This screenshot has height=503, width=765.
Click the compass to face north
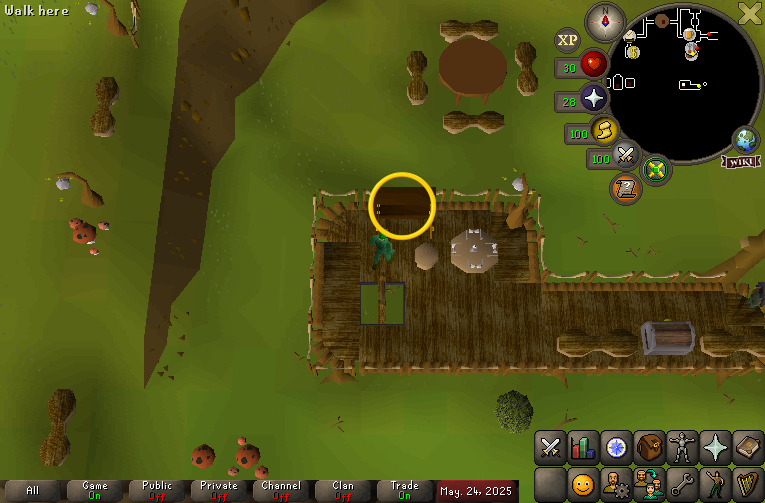605,20
